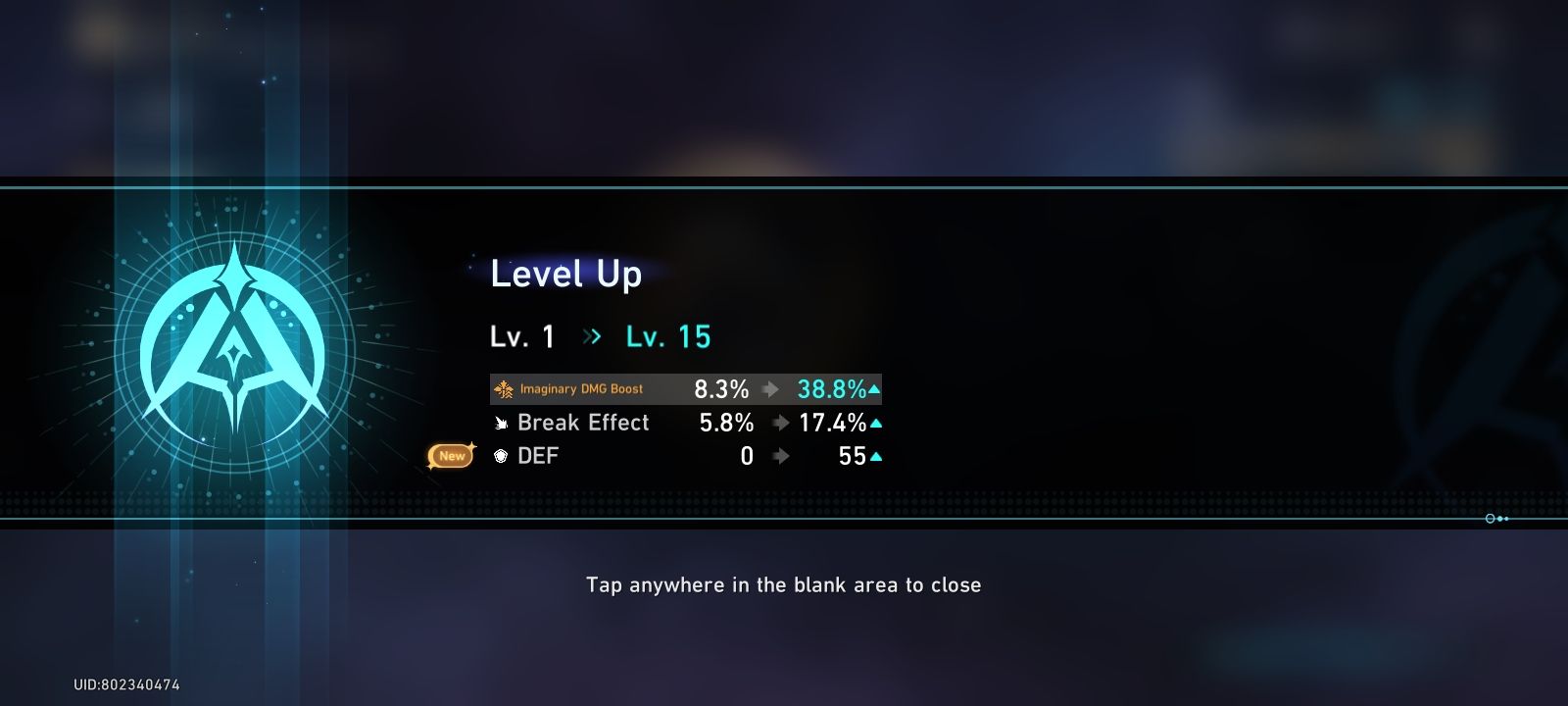
Task: Click the 'Level Up' heading
Action: (x=565, y=276)
